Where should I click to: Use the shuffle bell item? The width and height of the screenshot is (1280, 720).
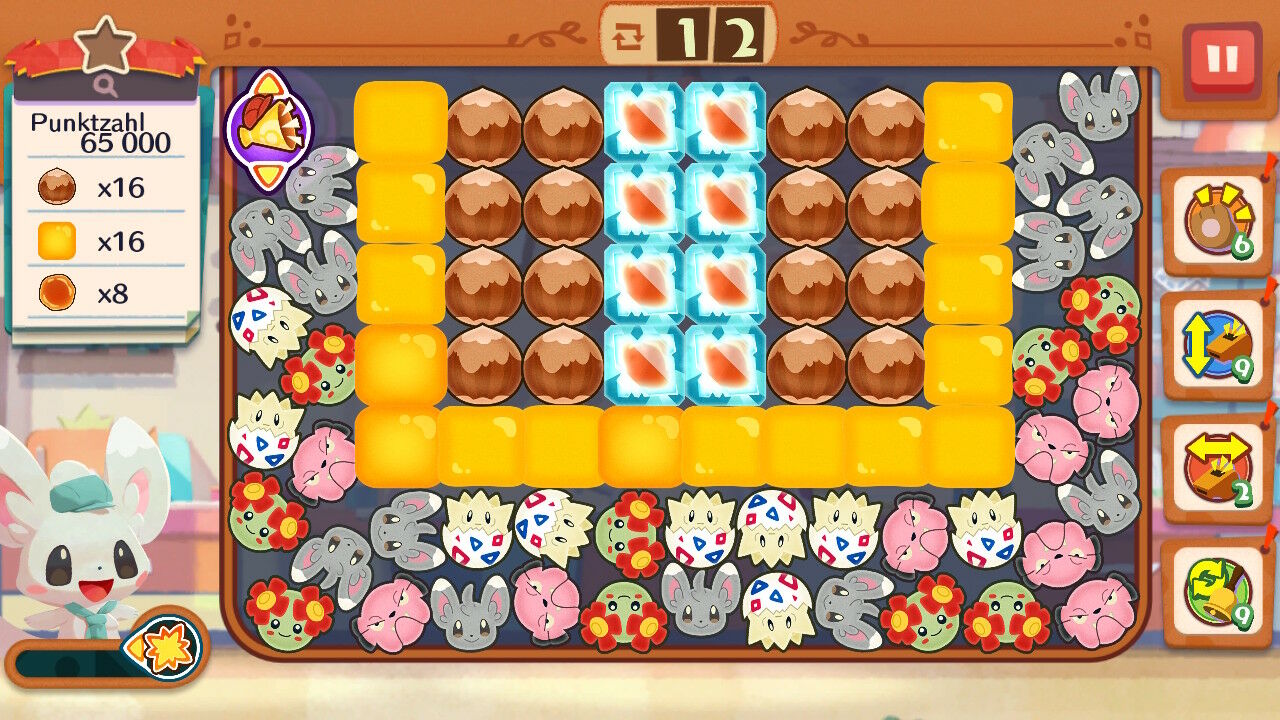(1216, 591)
